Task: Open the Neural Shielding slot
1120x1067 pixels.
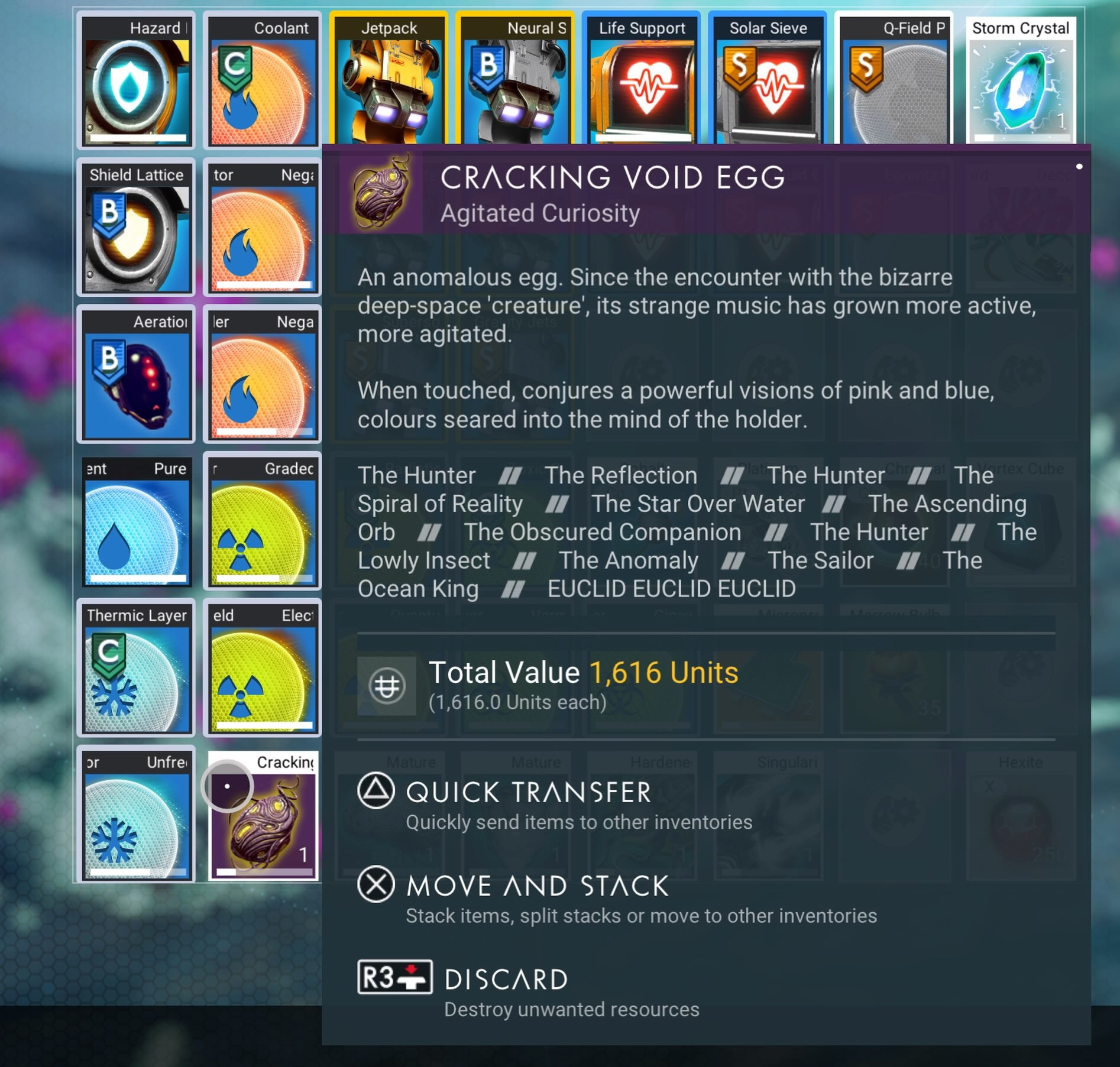Action: click(514, 80)
